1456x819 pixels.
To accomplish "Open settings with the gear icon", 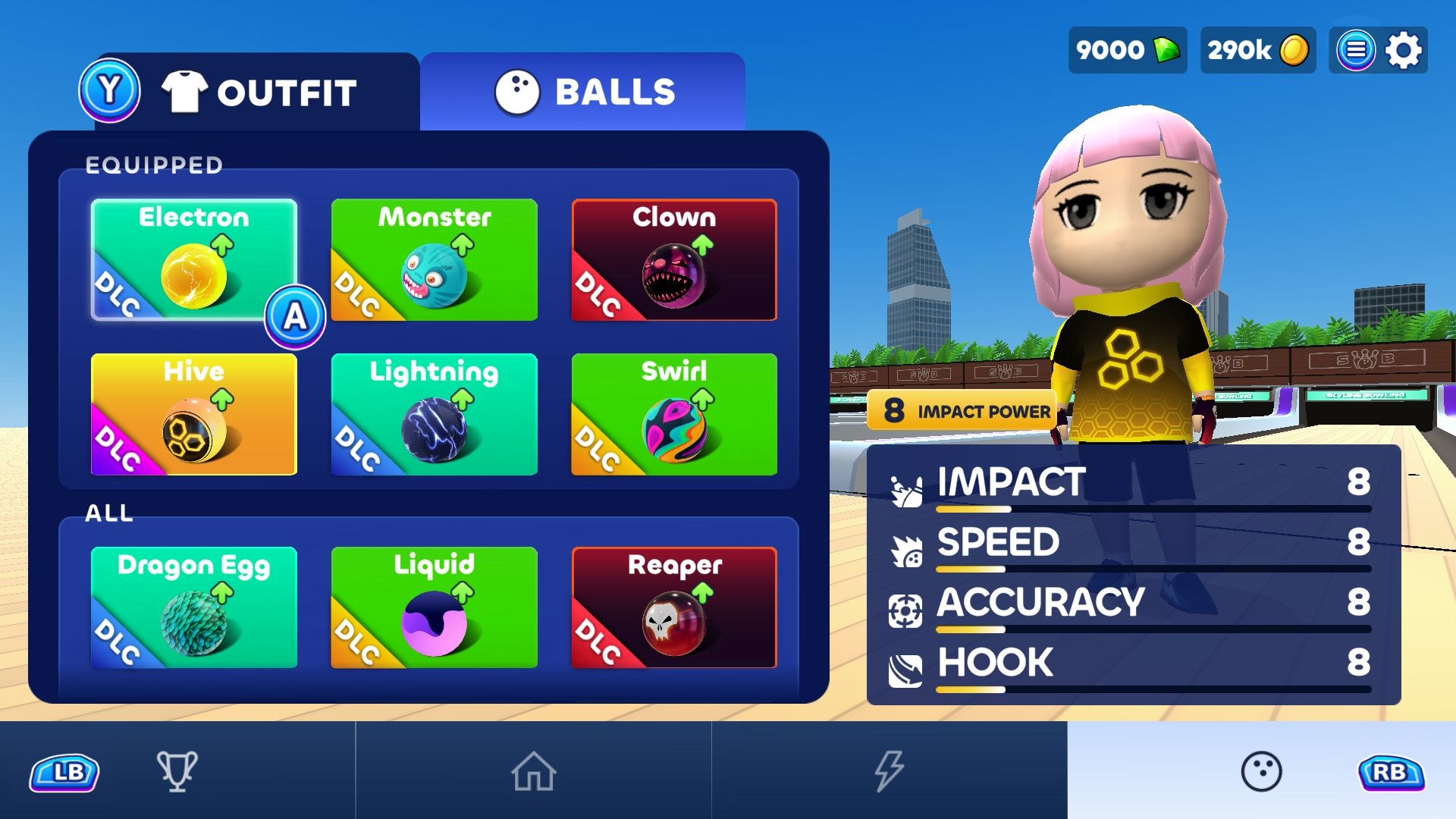I will (1404, 50).
